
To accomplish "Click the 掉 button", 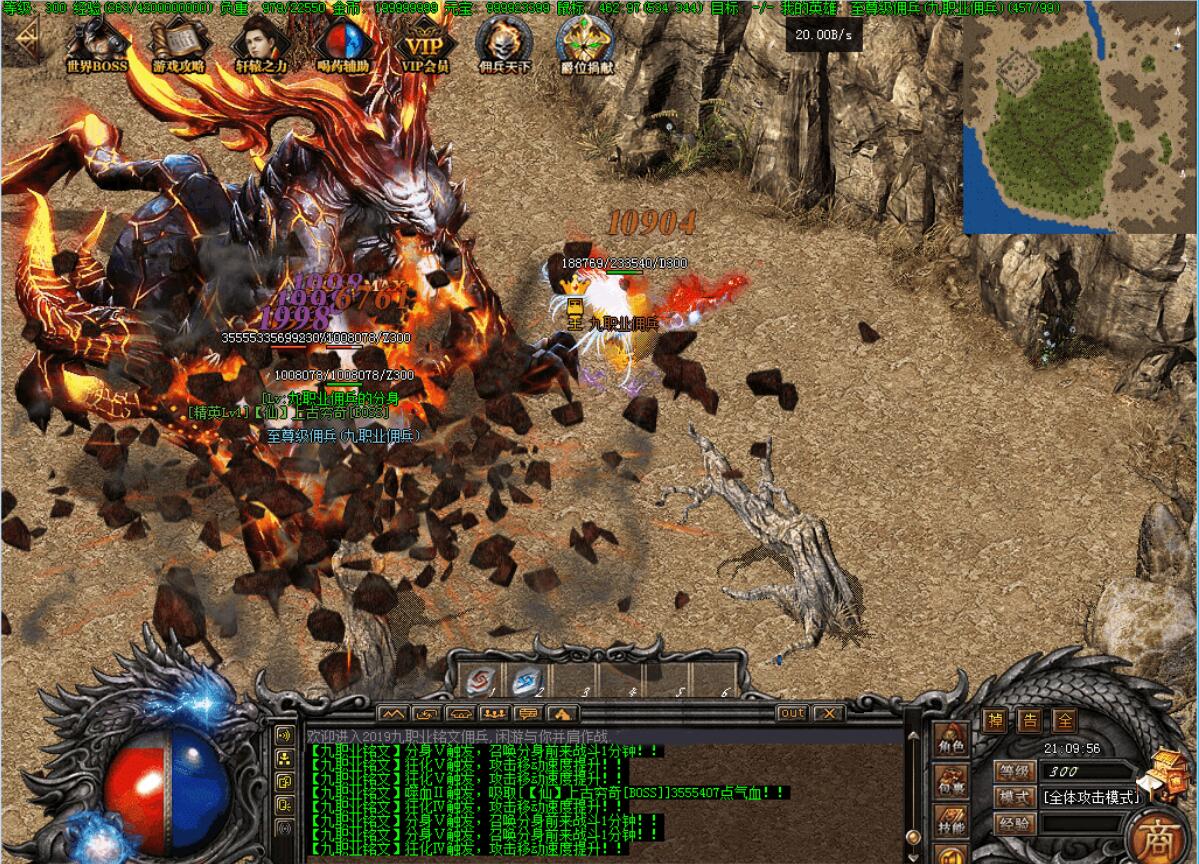I will [x=995, y=720].
